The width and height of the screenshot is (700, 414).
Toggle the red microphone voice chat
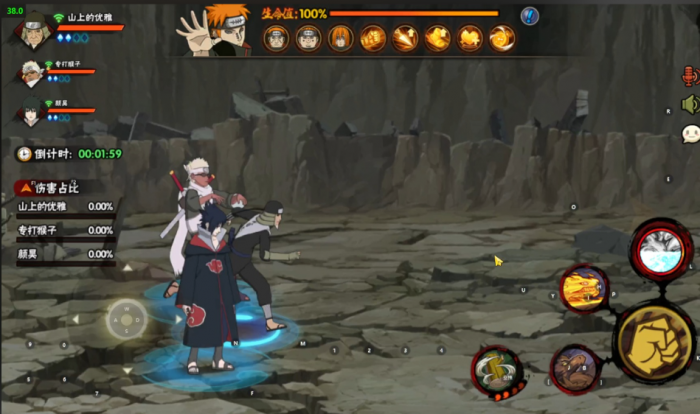pyautogui.click(x=689, y=77)
